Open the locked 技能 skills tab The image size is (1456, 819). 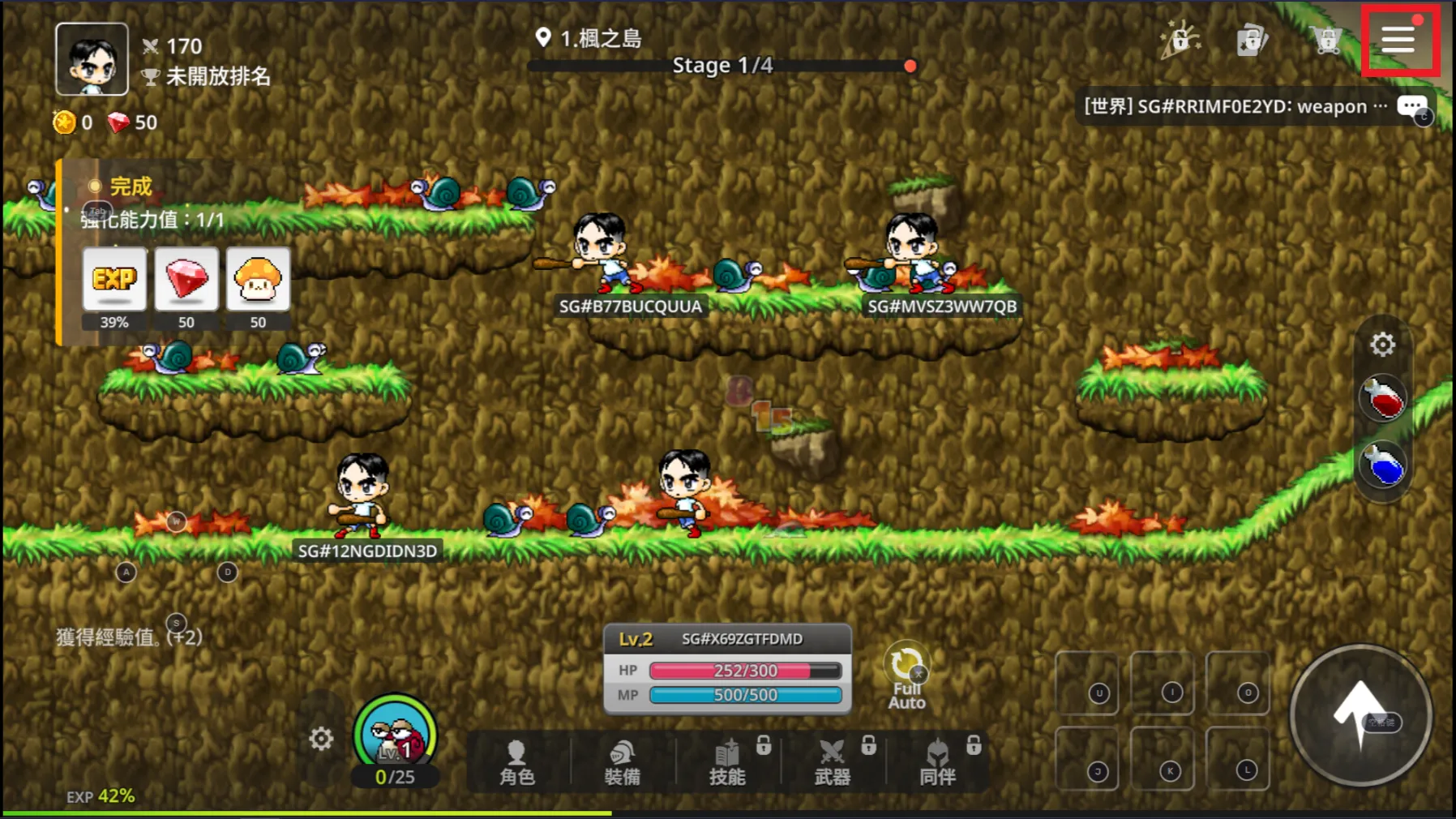[x=727, y=762]
